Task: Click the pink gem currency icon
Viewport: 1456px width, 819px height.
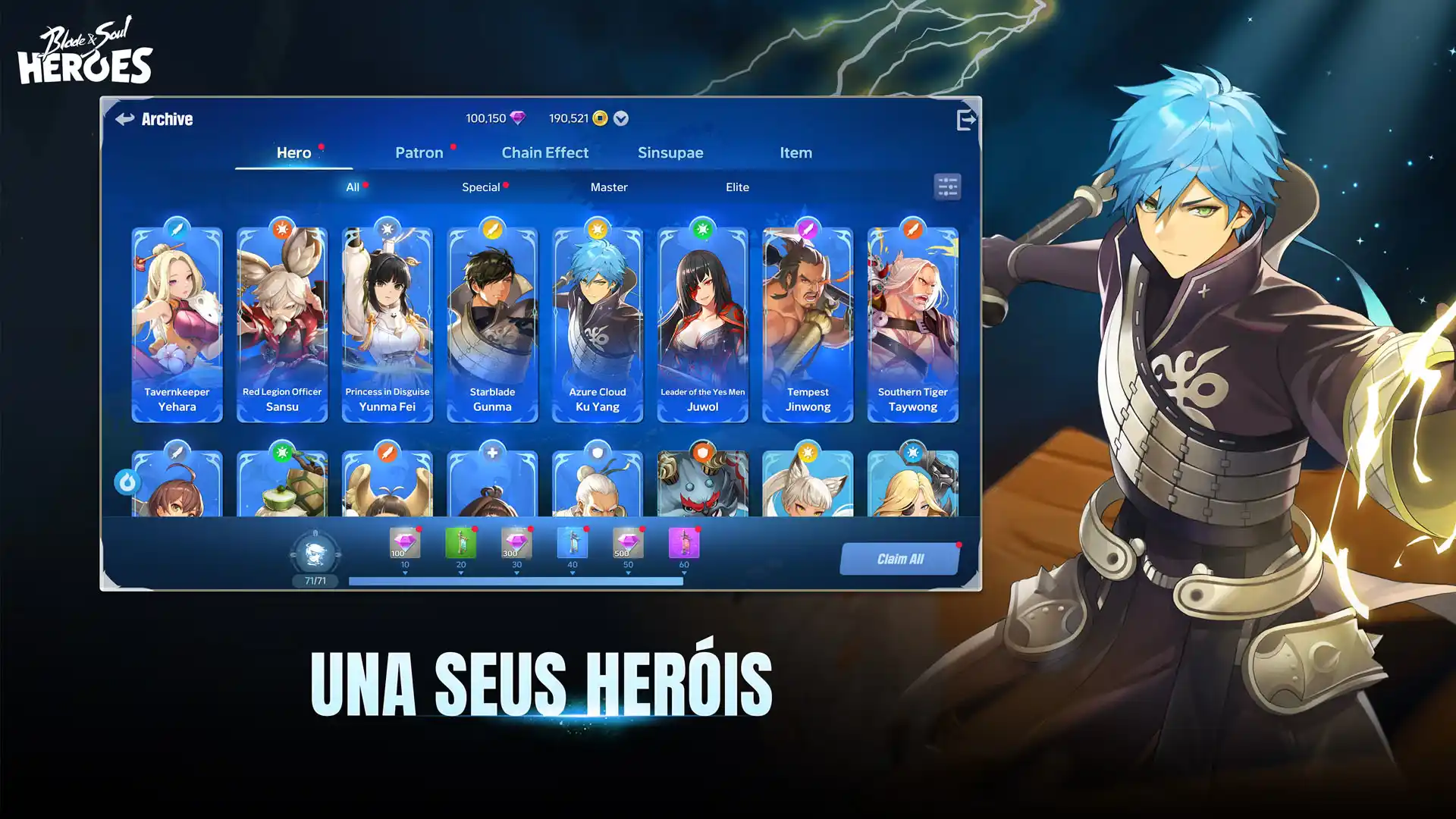Action: [518, 118]
